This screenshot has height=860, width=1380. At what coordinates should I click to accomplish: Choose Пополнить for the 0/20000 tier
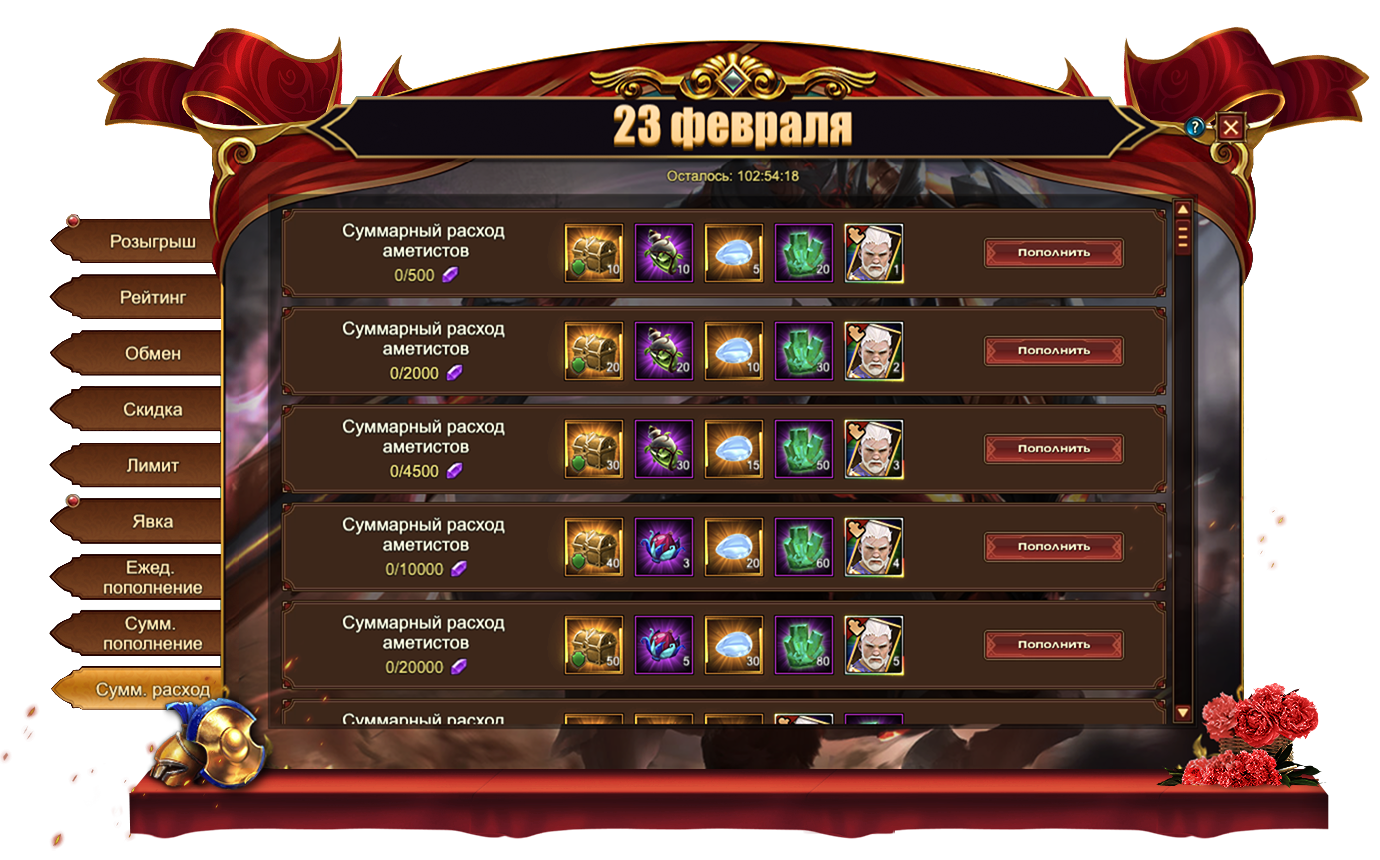click(1053, 645)
